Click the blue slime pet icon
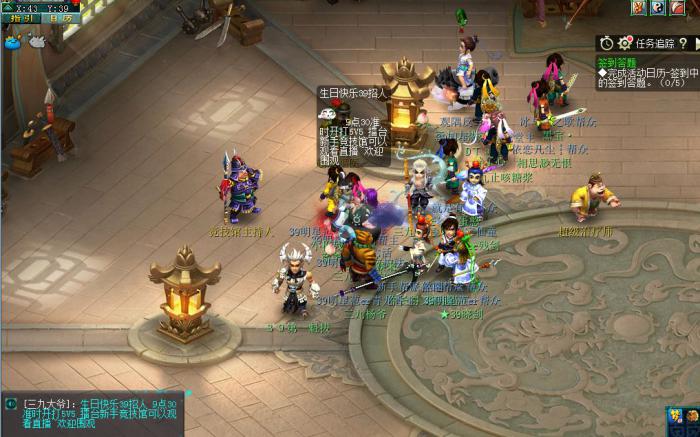 (13, 41)
